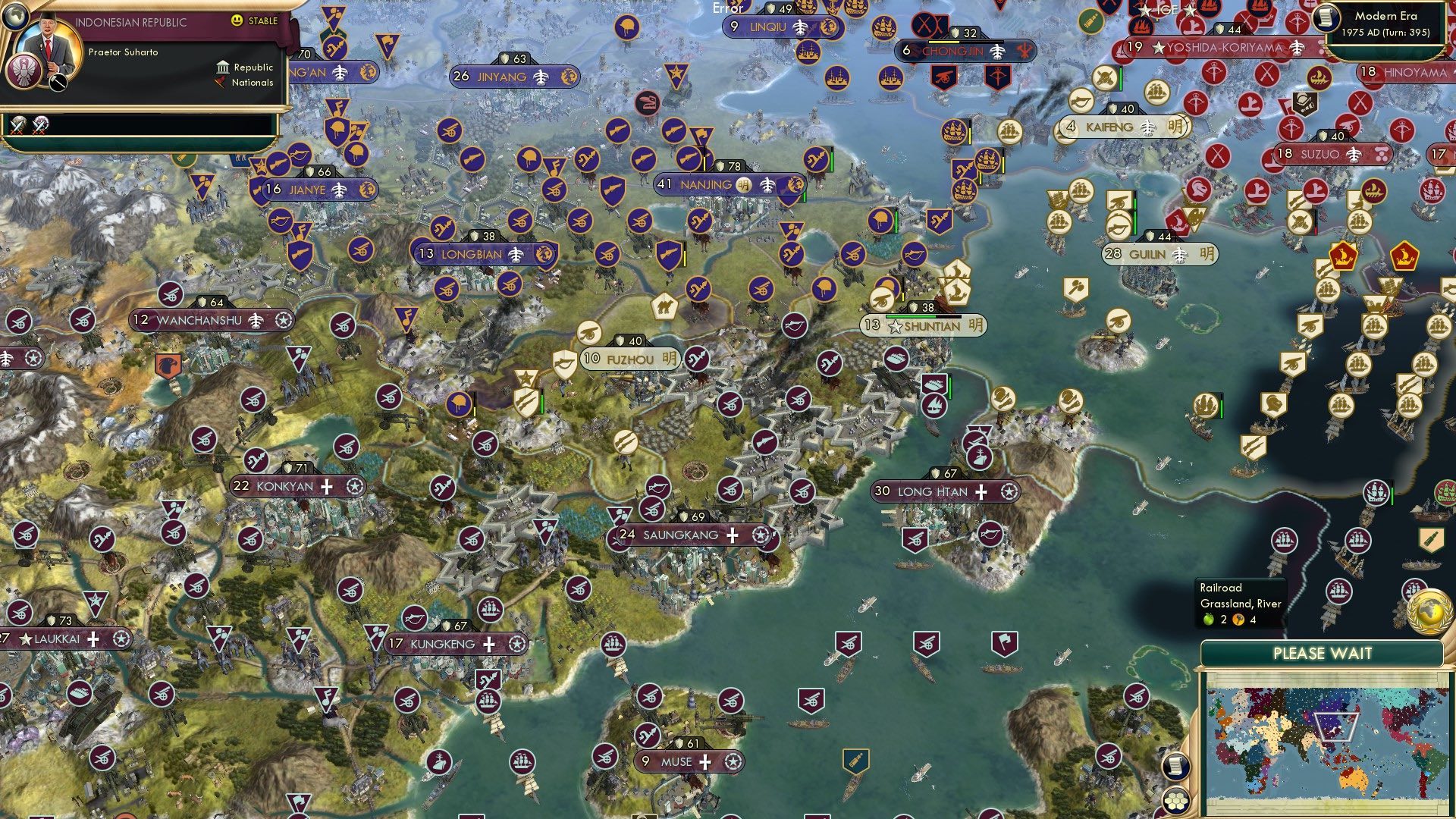
Task: Open the notification log scroll icon near the minimap
Action: (x=1175, y=766)
